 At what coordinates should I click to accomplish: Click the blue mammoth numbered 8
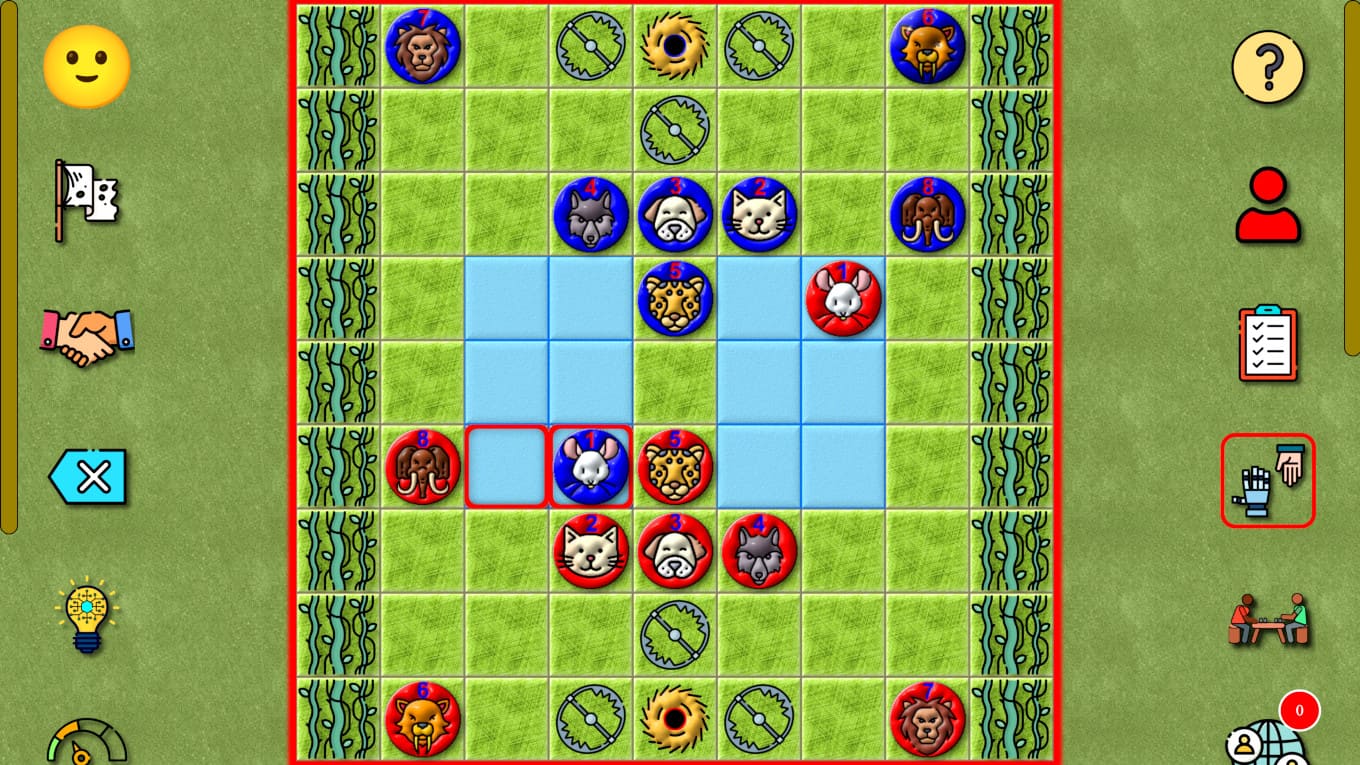(927, 215)
